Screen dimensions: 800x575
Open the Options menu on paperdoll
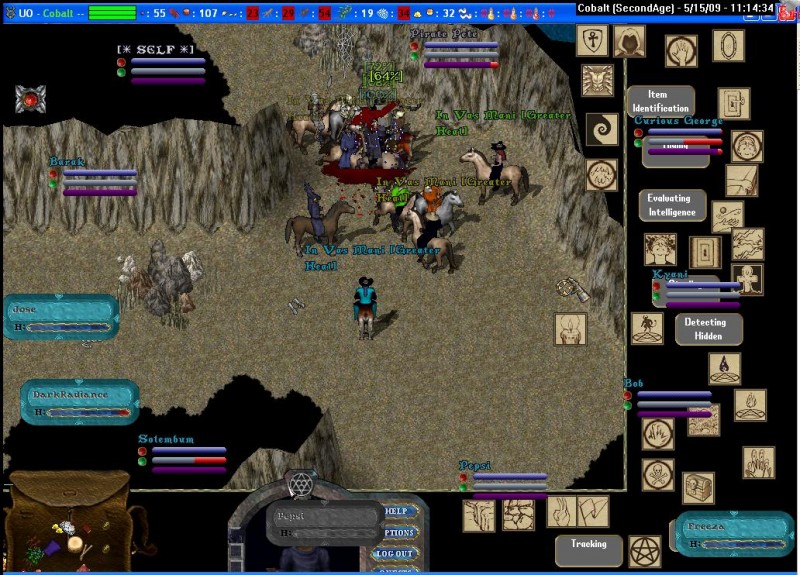pos(400,533)
